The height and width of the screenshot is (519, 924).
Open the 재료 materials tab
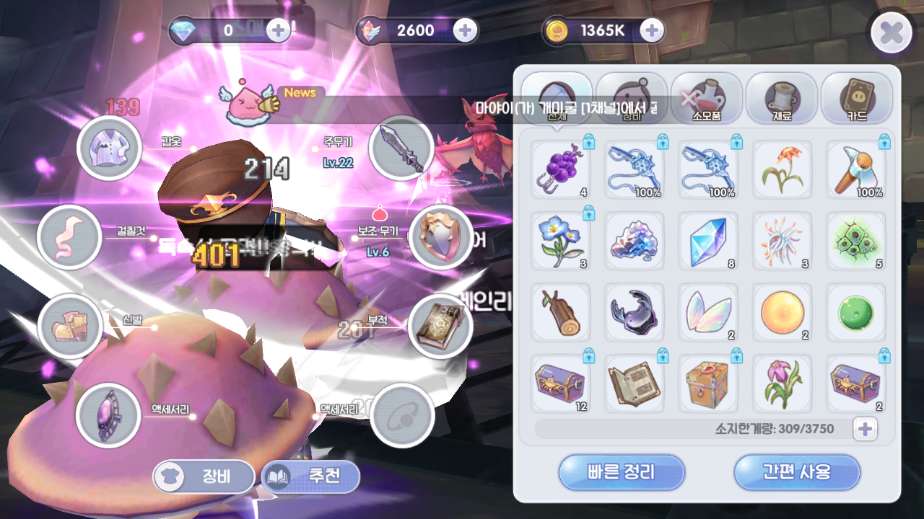pos(781,98)
